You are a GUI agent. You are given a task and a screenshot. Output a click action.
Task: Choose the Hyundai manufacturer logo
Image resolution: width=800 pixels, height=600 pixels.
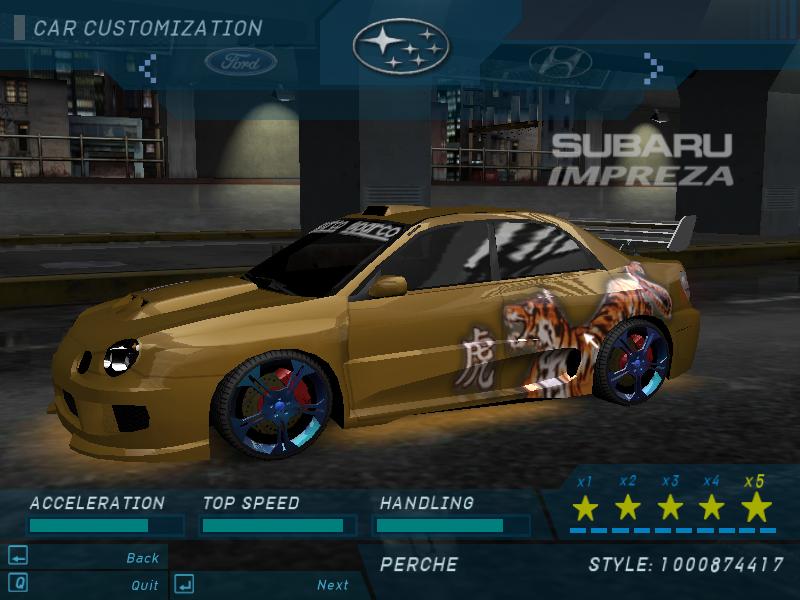coord(560,63)
